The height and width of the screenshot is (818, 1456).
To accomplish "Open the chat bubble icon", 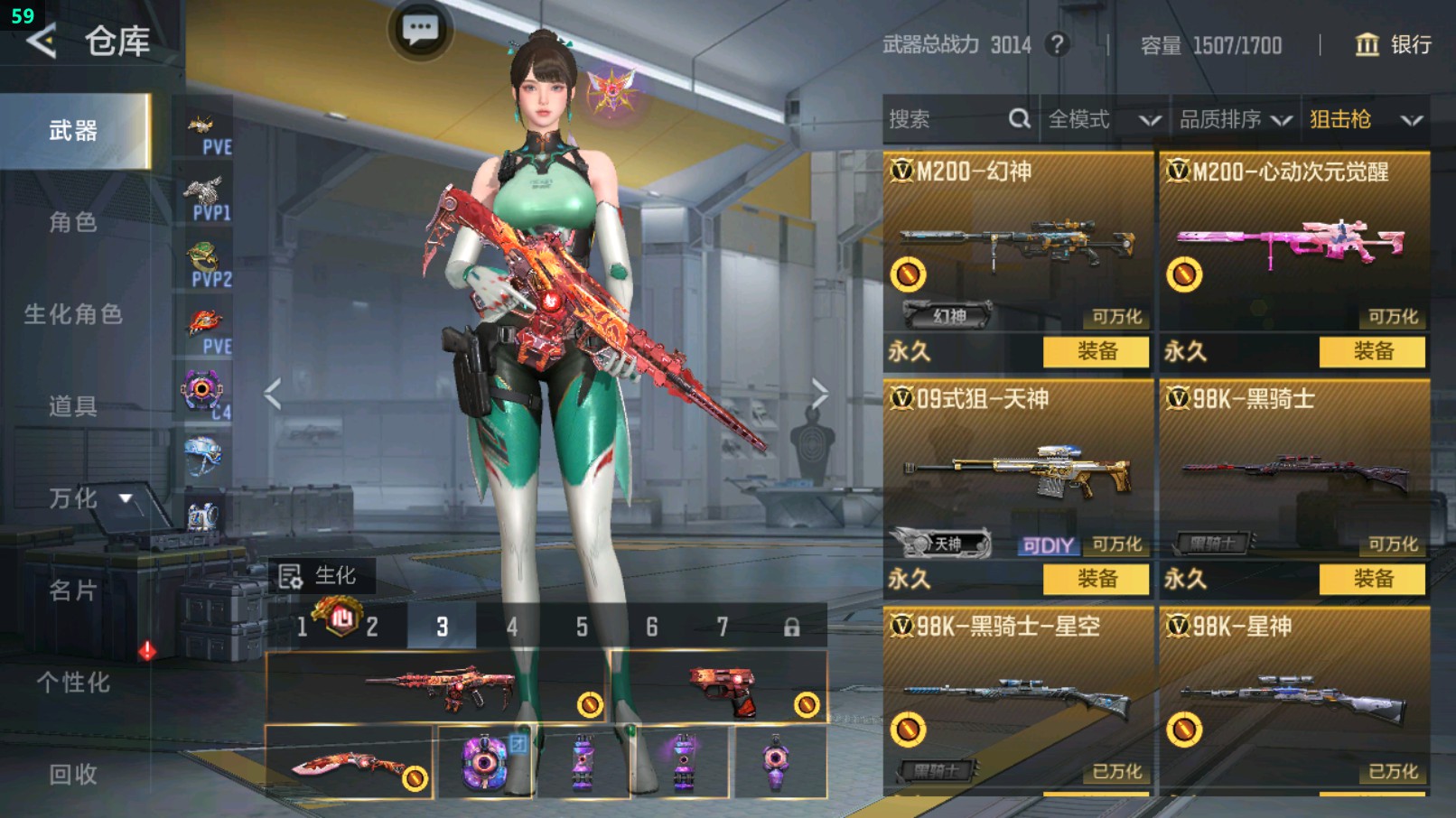I will point(420,31).
